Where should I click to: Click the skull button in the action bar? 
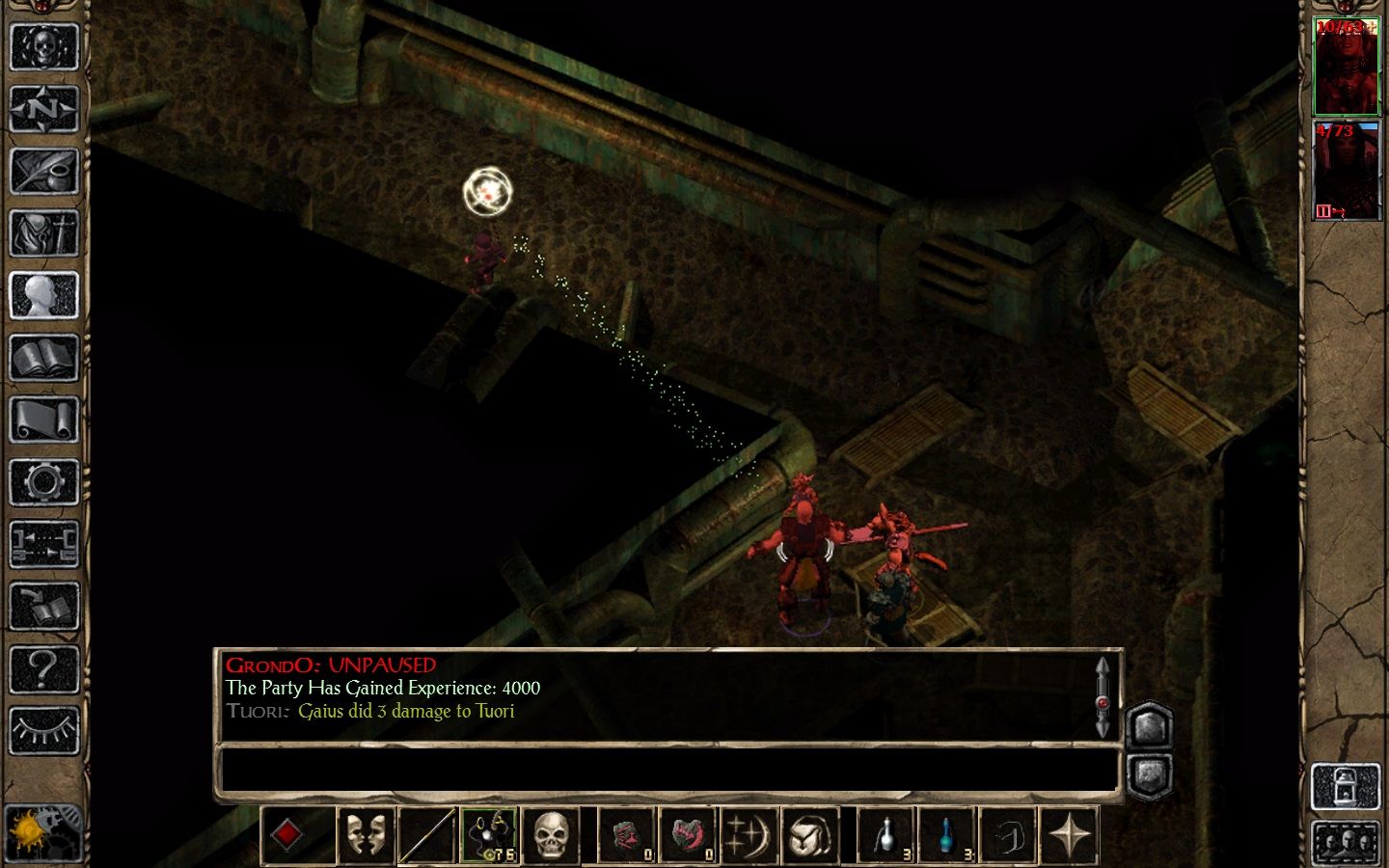pyautogui.click(x=551, y=835)
